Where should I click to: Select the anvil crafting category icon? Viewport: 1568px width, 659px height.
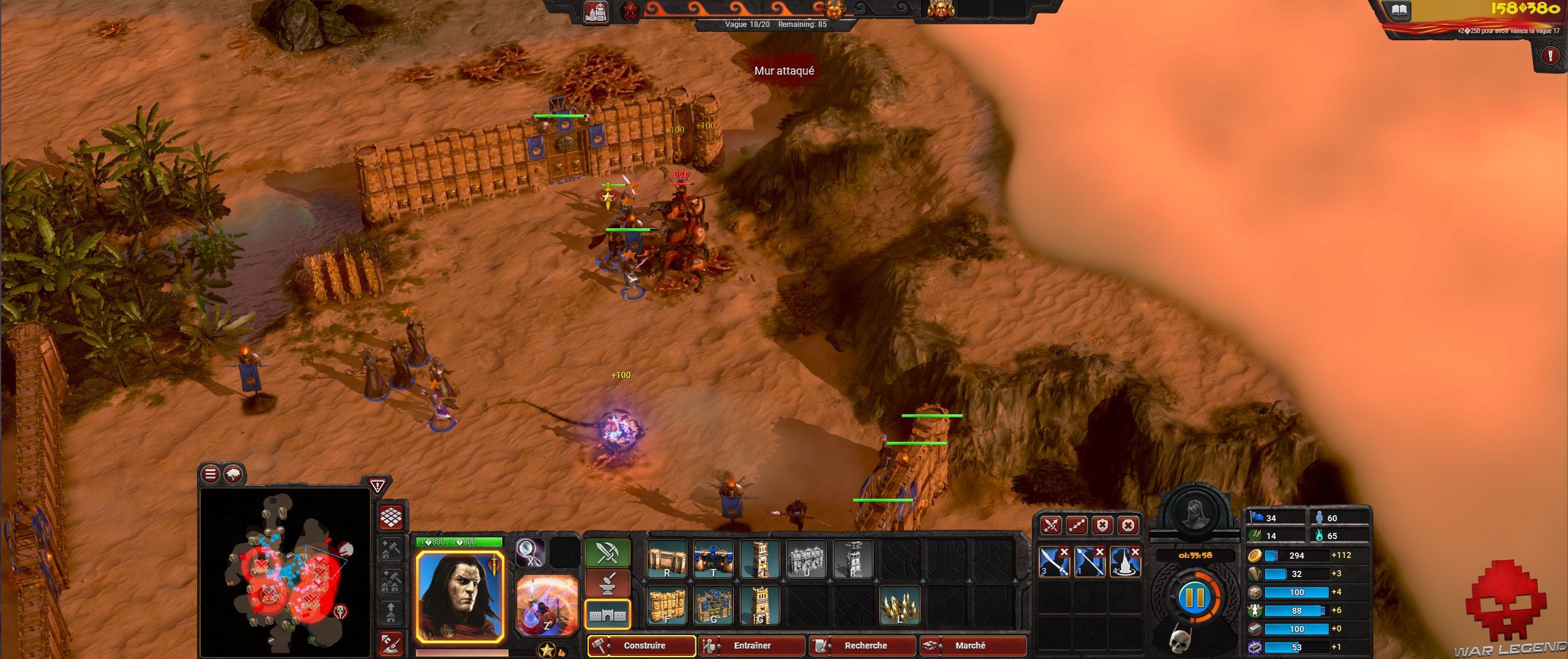(x=608, y=584)
